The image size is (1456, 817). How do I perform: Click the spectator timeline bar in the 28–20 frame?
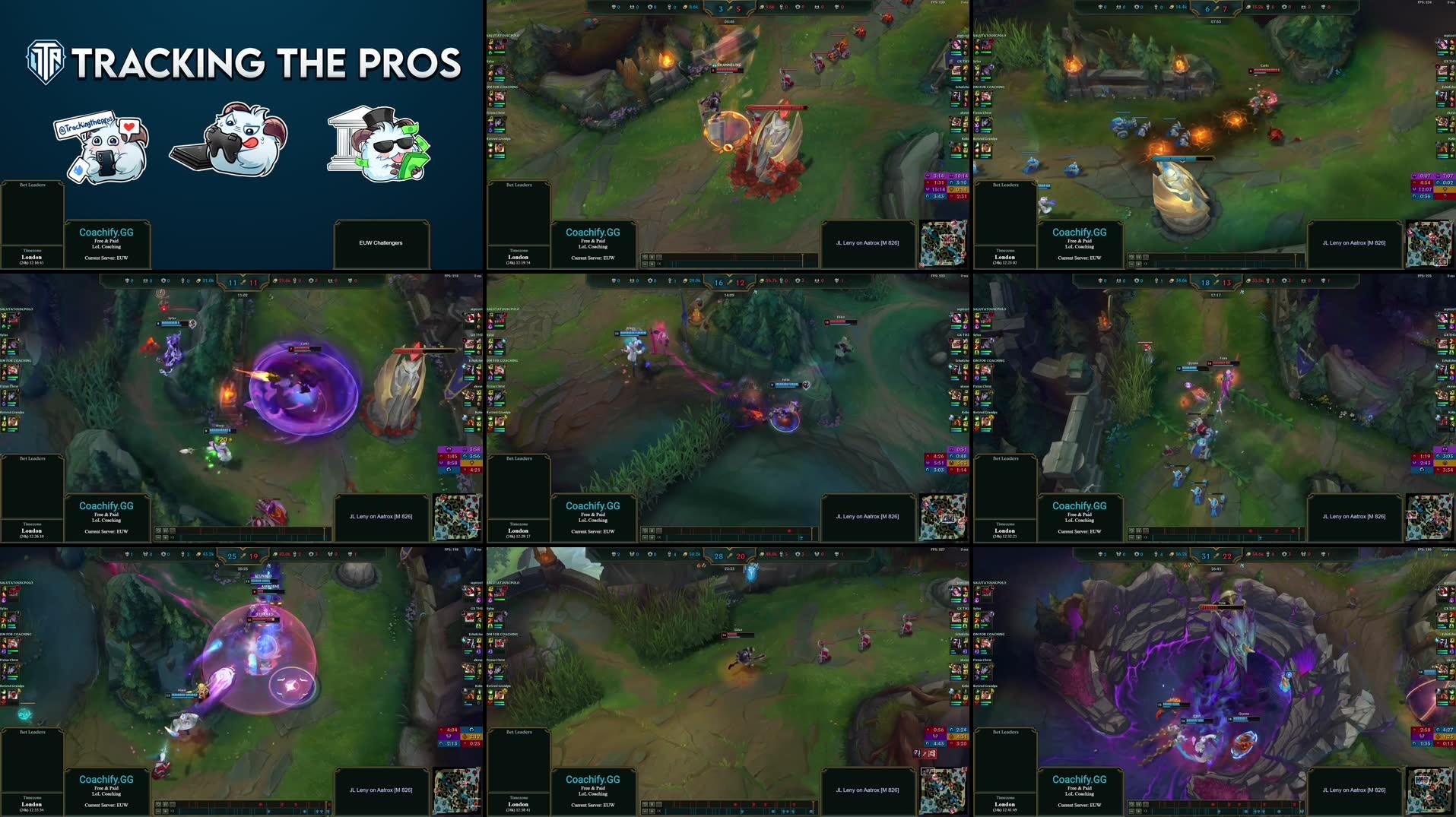[x=730, y=806]
